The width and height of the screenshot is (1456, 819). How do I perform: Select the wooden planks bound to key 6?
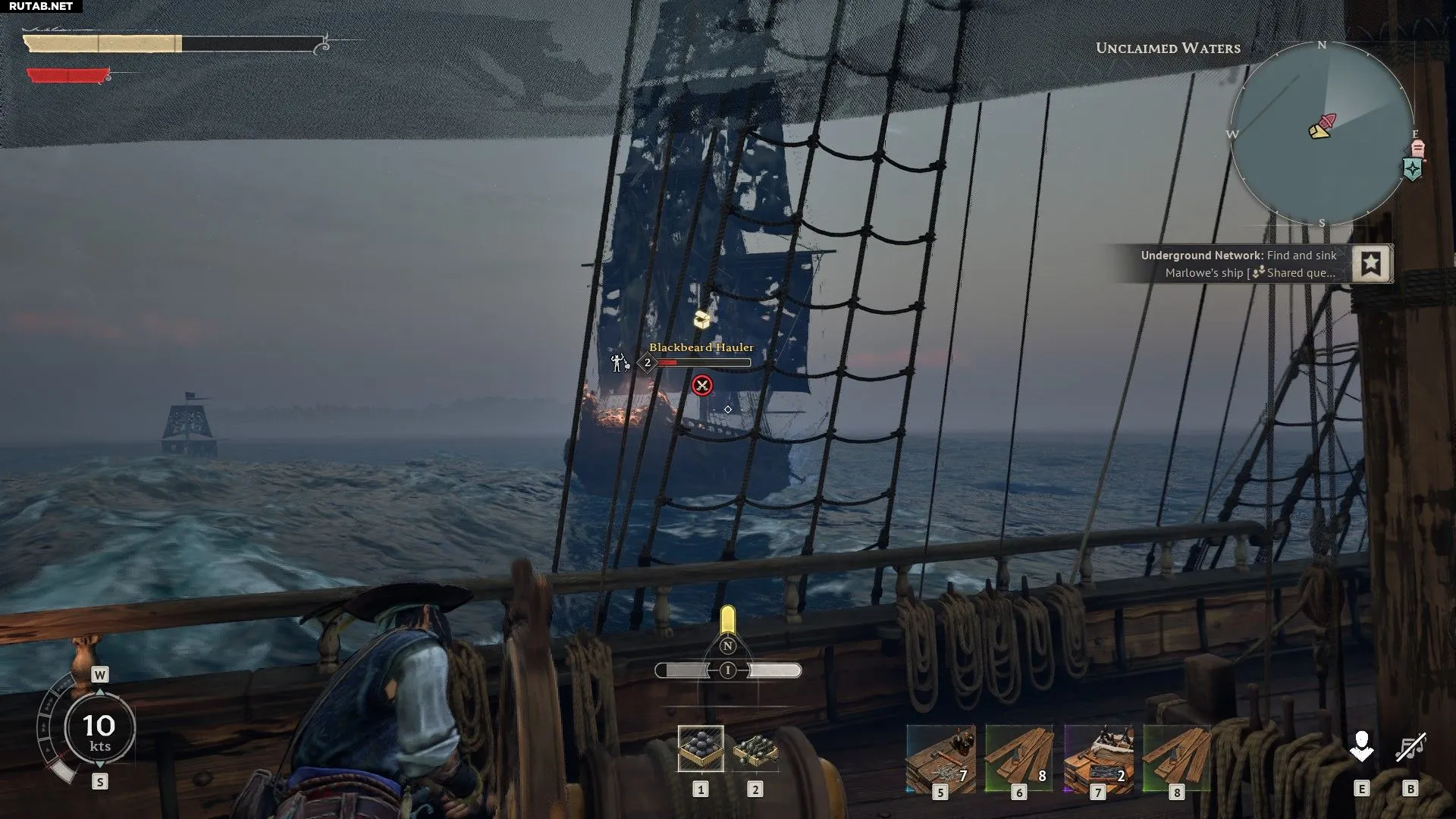pyautogui.click(x=1019, y=758)
